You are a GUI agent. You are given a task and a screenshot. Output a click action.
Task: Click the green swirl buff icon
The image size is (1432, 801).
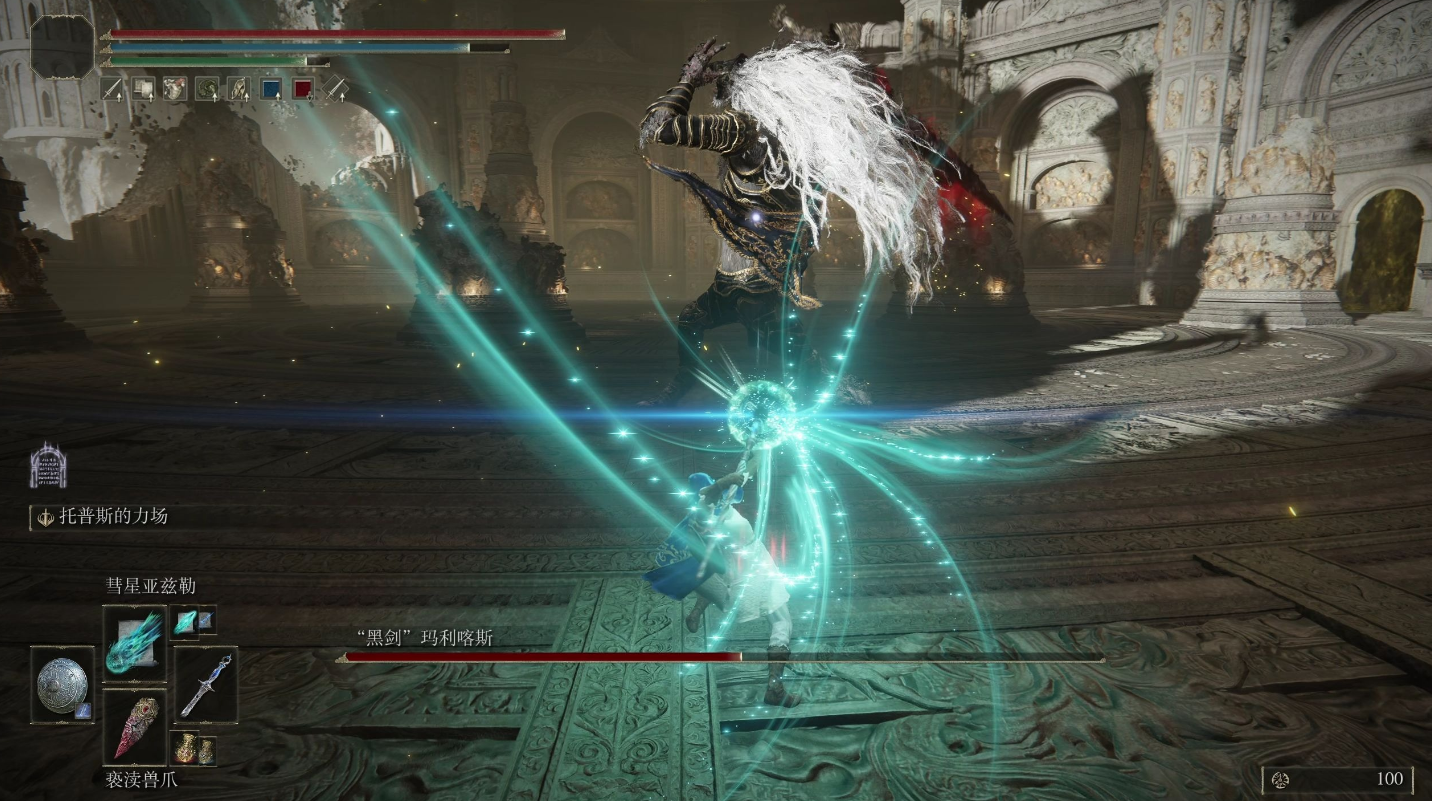point(206,89)
